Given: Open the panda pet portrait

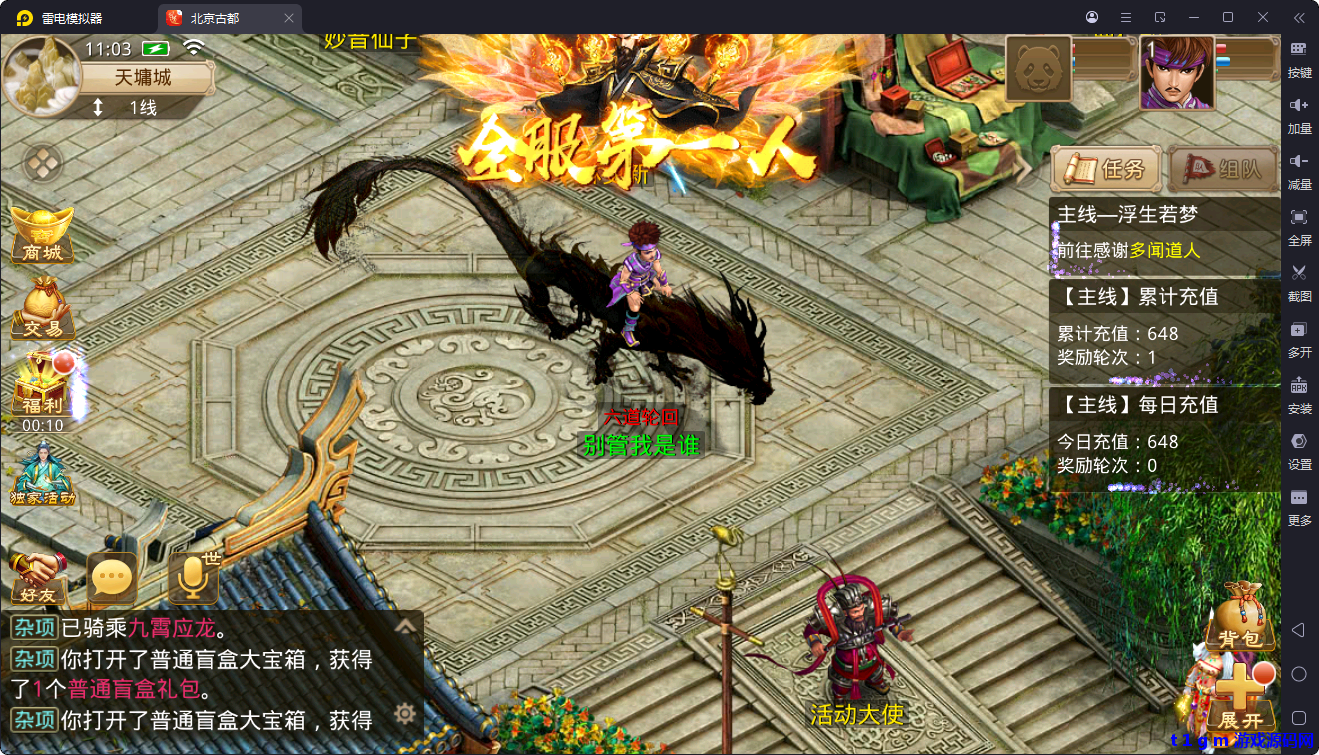Looking at the screenshot, I should [1038, 69].
